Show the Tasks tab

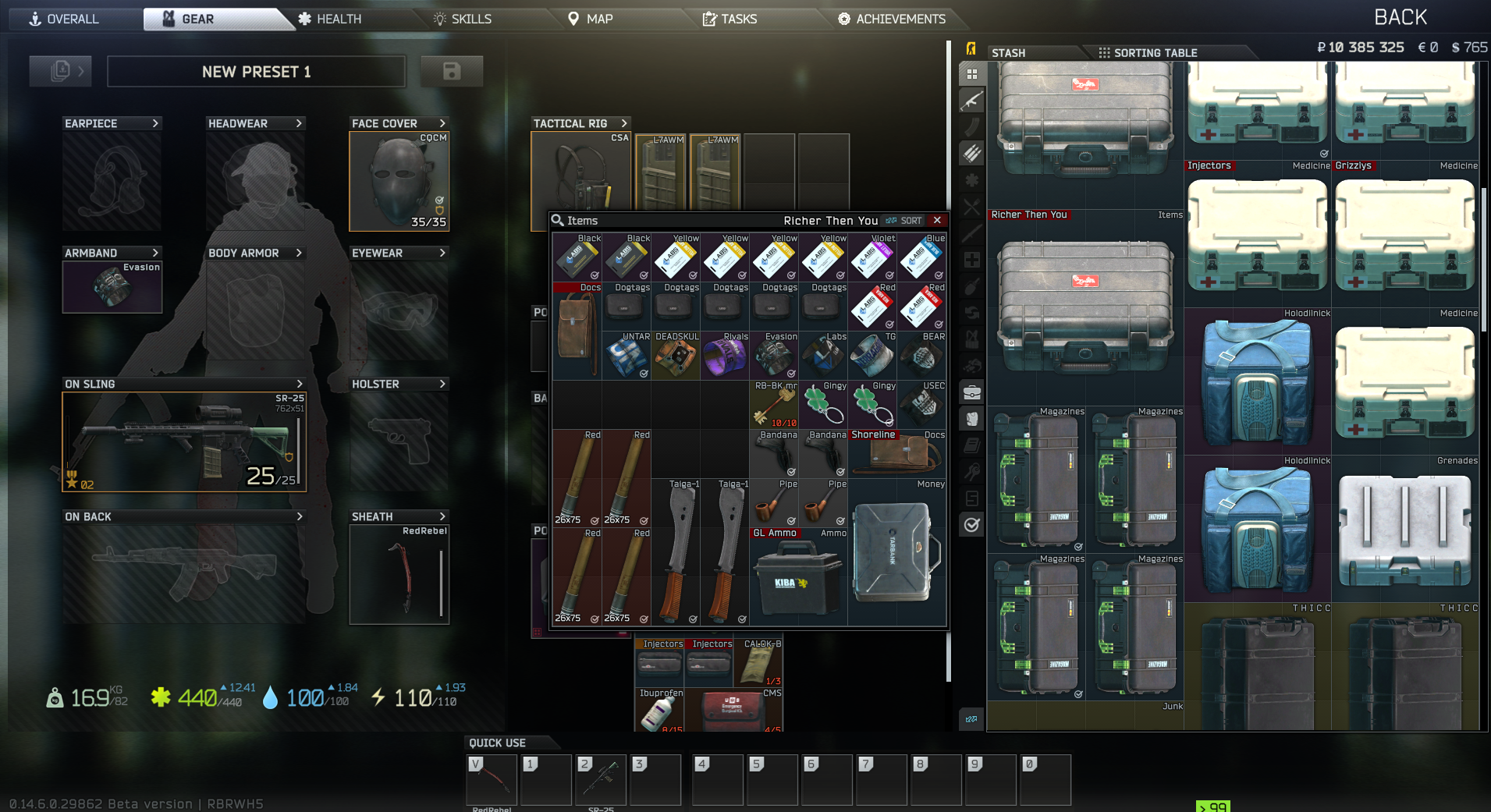click(730, 19)
